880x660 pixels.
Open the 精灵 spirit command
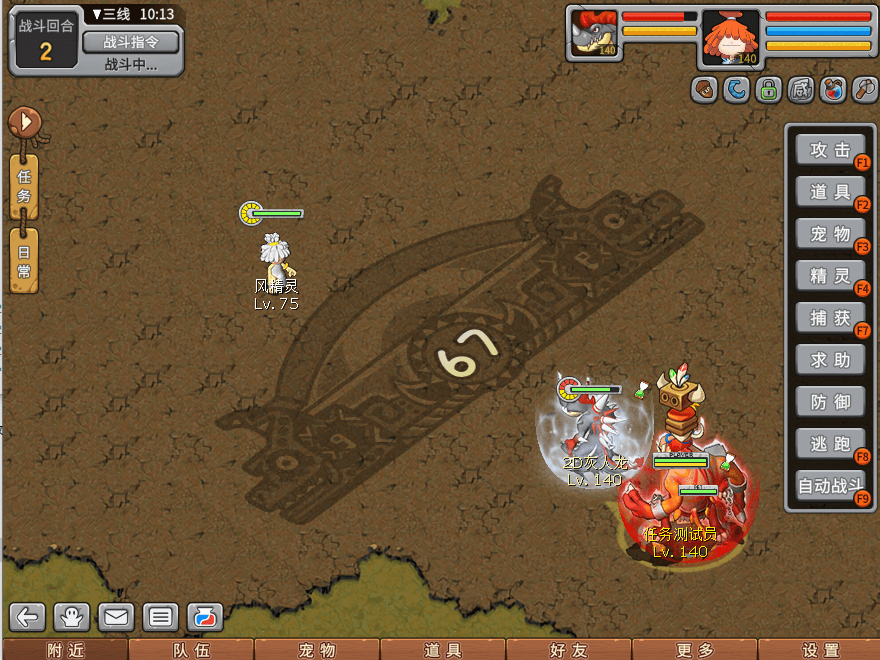830,275
